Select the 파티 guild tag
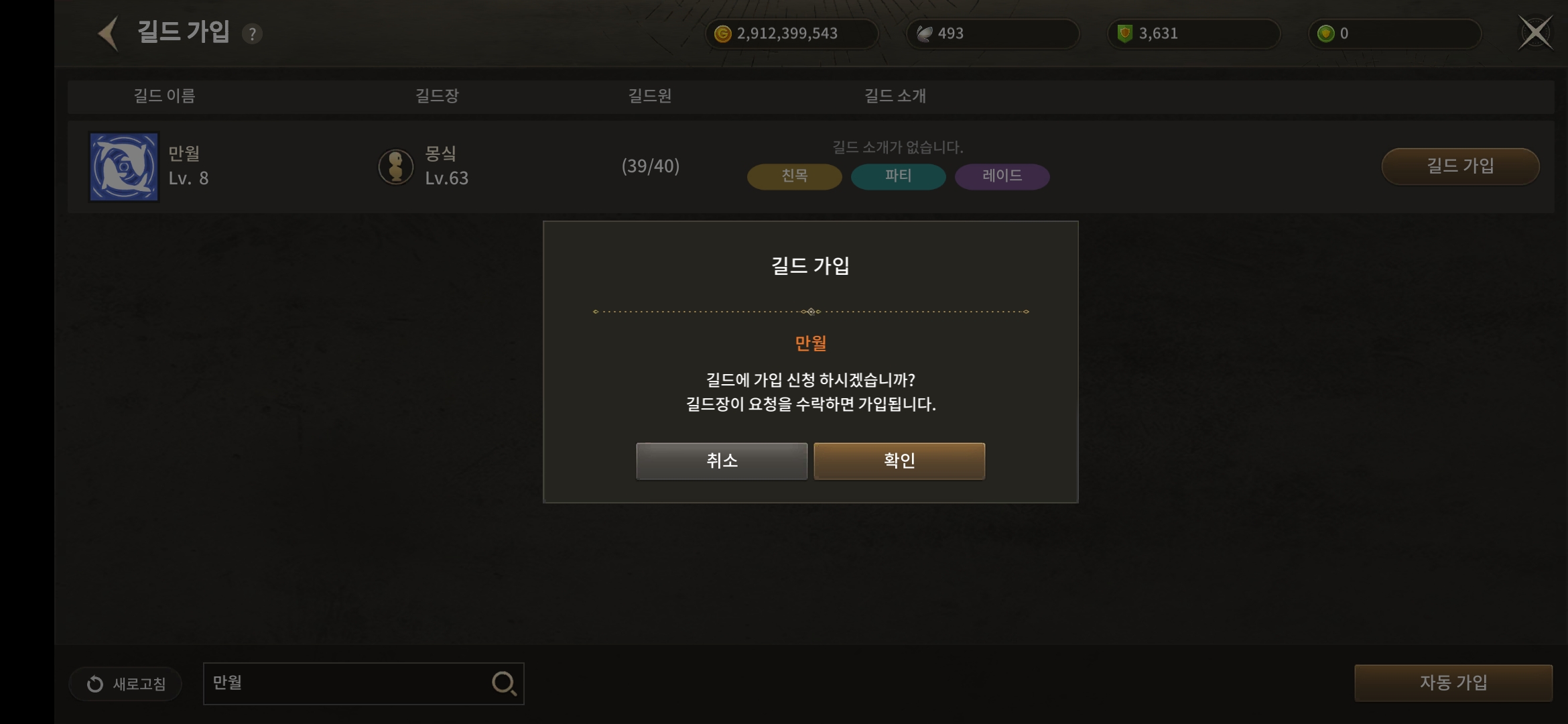 click(898, 176)
